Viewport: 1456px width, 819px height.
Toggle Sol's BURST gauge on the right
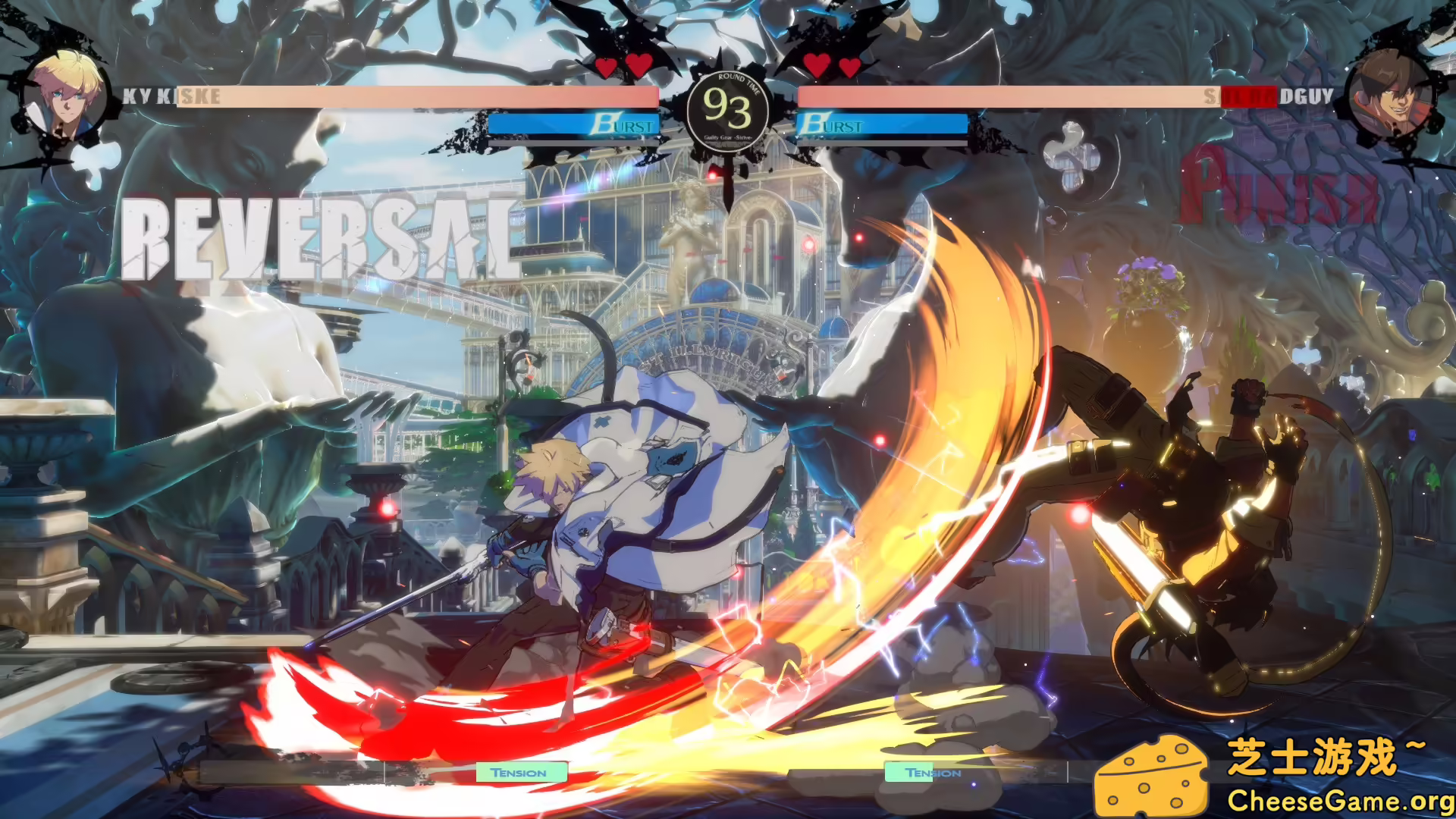click(883, 124)
